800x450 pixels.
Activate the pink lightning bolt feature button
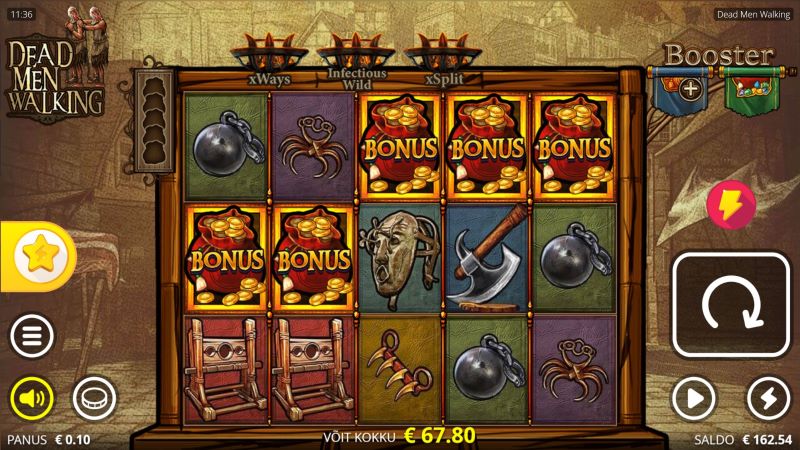pos(730,204)
